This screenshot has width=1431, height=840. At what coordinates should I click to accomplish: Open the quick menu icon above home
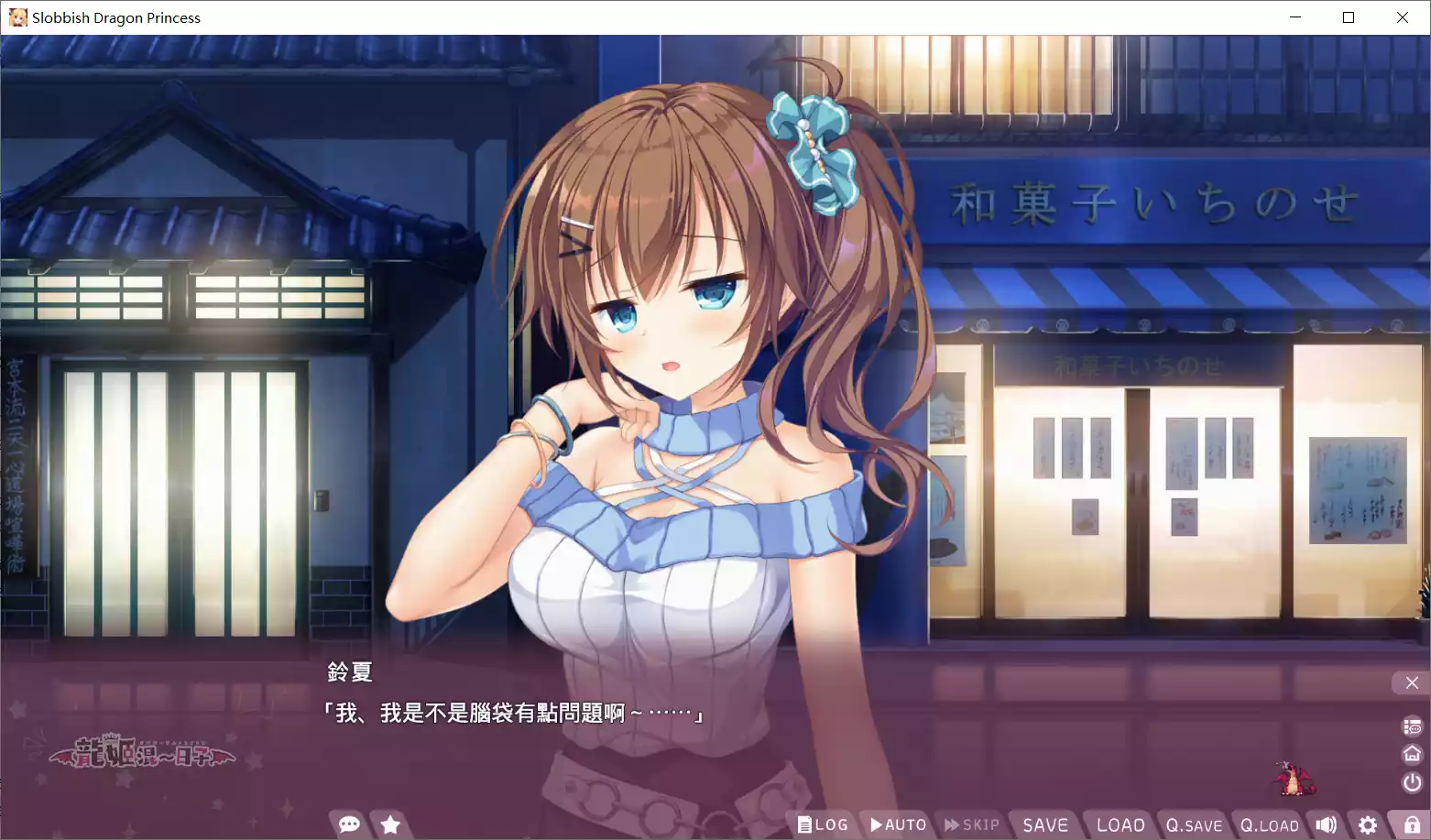(1412, 725)
